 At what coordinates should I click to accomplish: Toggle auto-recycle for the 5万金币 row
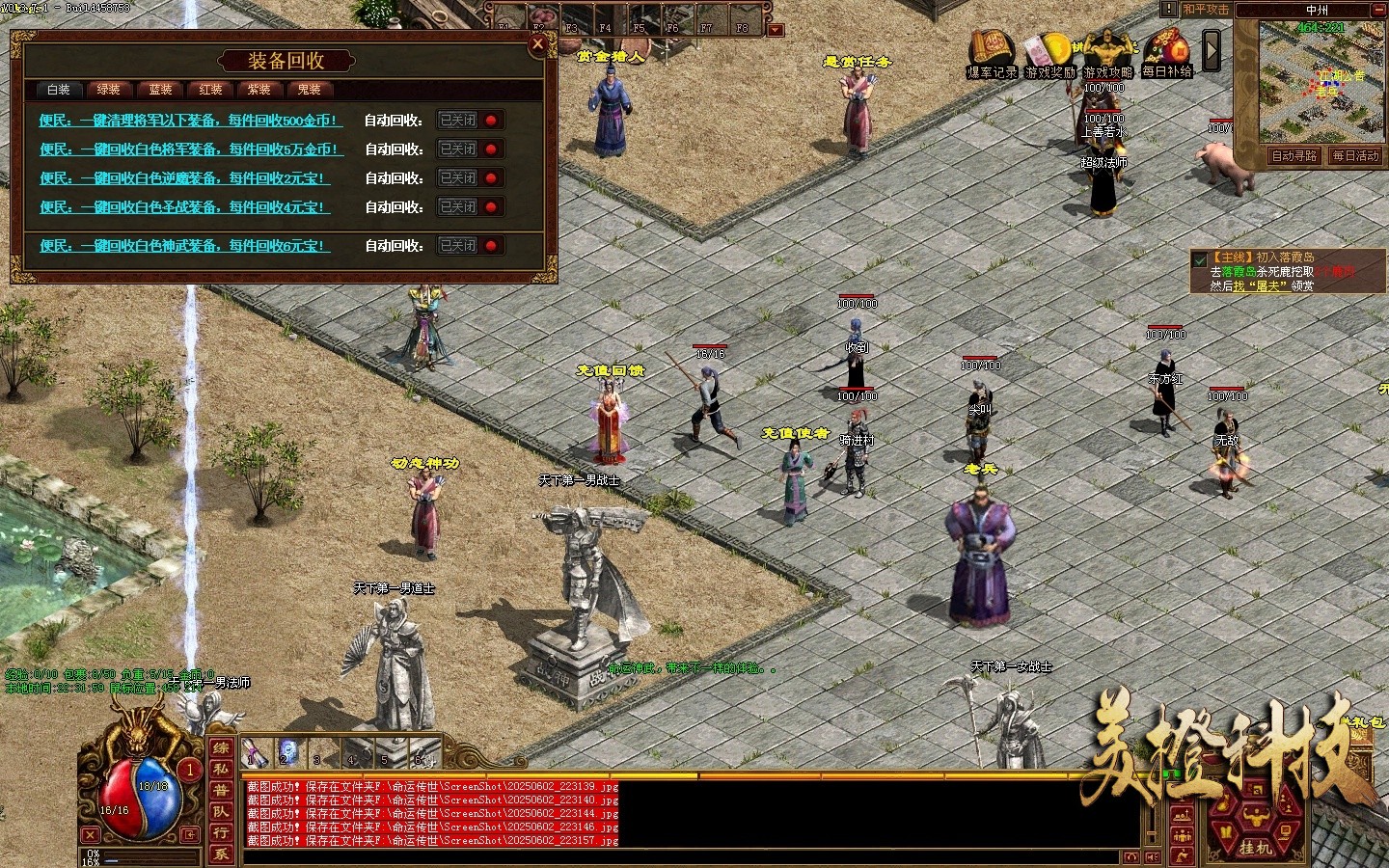click(x=470, y=149)
